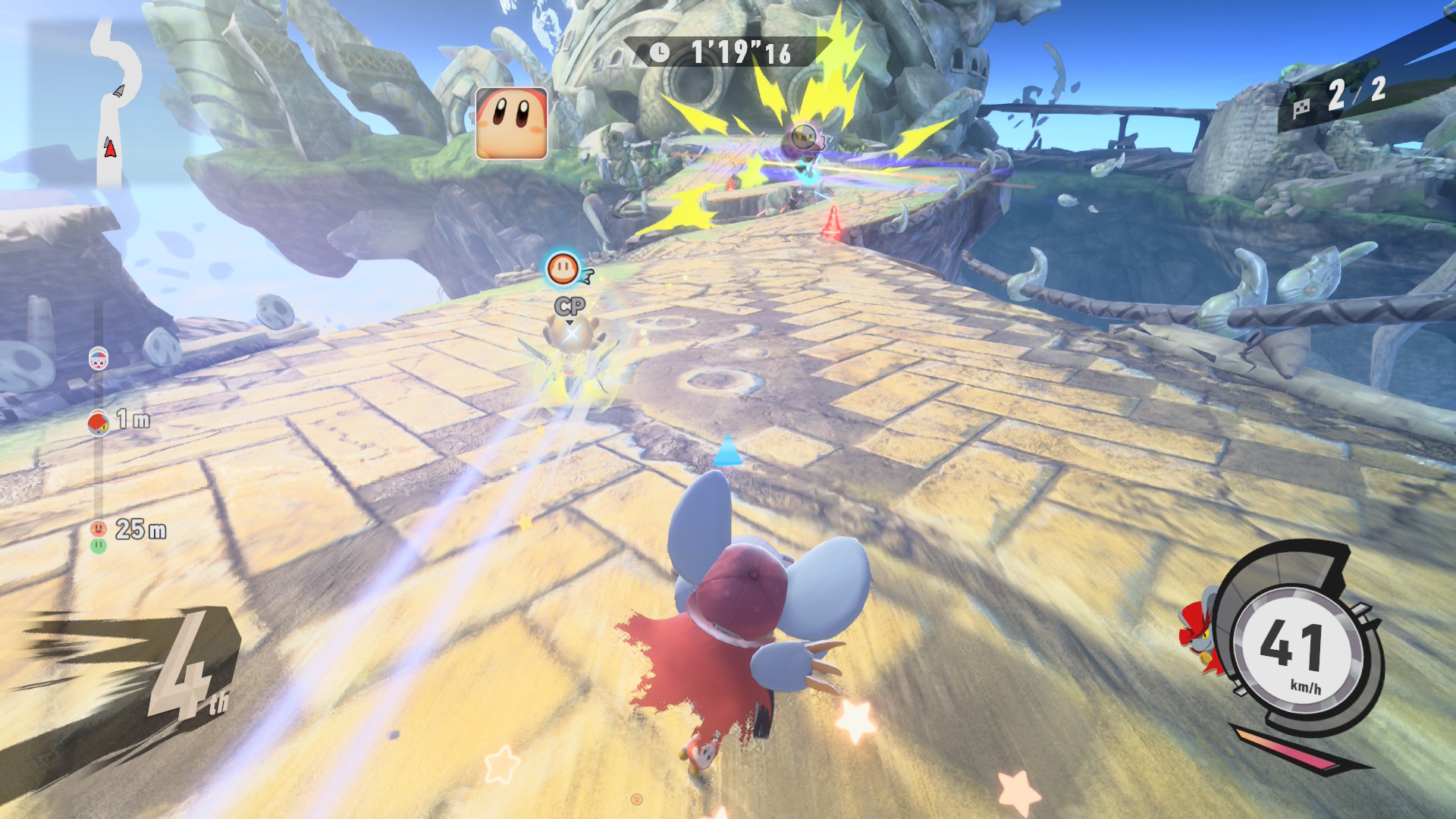Viewport: 1456px width, 819px height.
Task: Select the pink racer icon on the gap tracker
Action: [99, 359]
